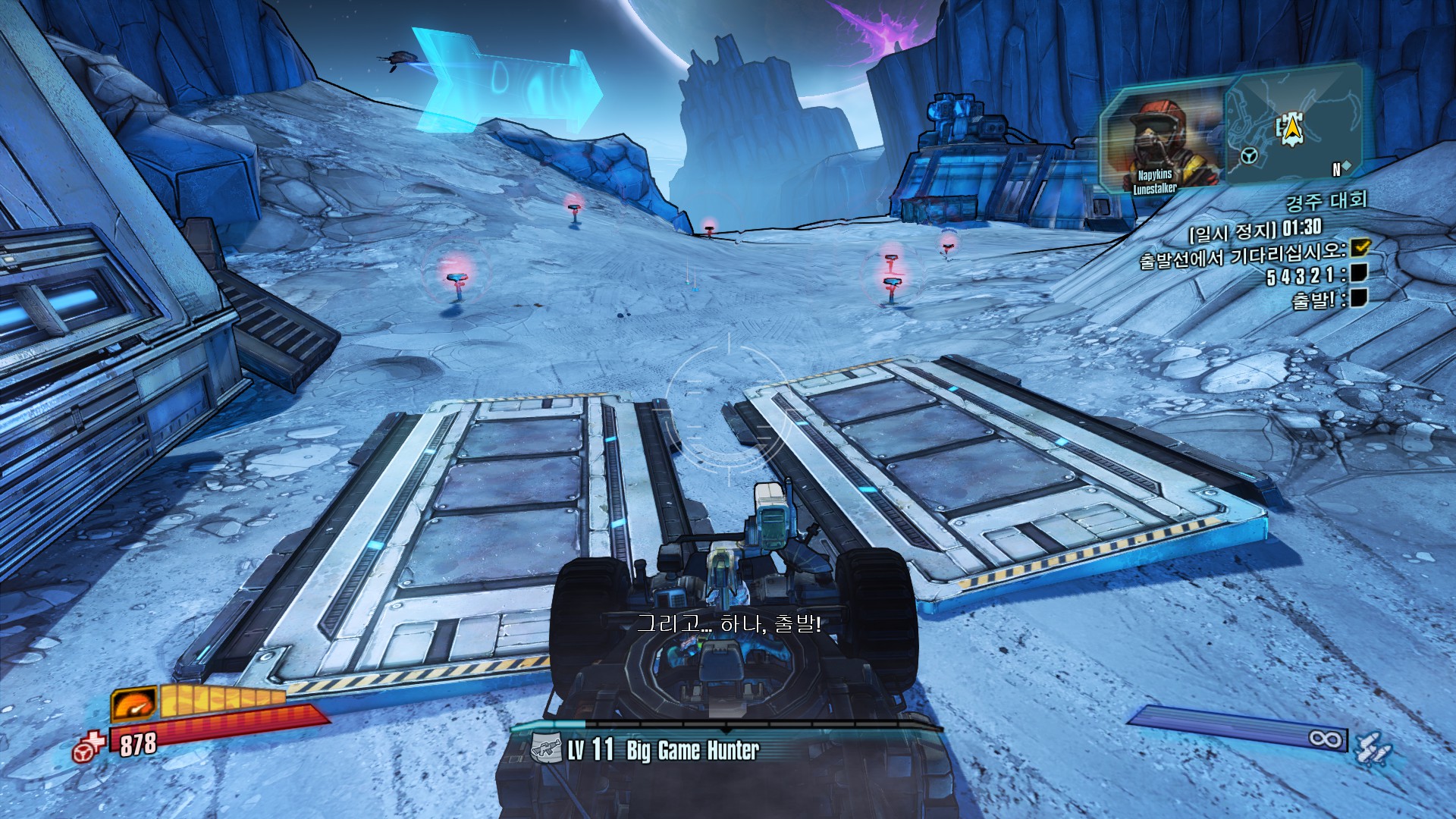This screenshot has height=819, width=1456.
Task: Select the weapon icon beside LV 11
Action: pos(546,749)
